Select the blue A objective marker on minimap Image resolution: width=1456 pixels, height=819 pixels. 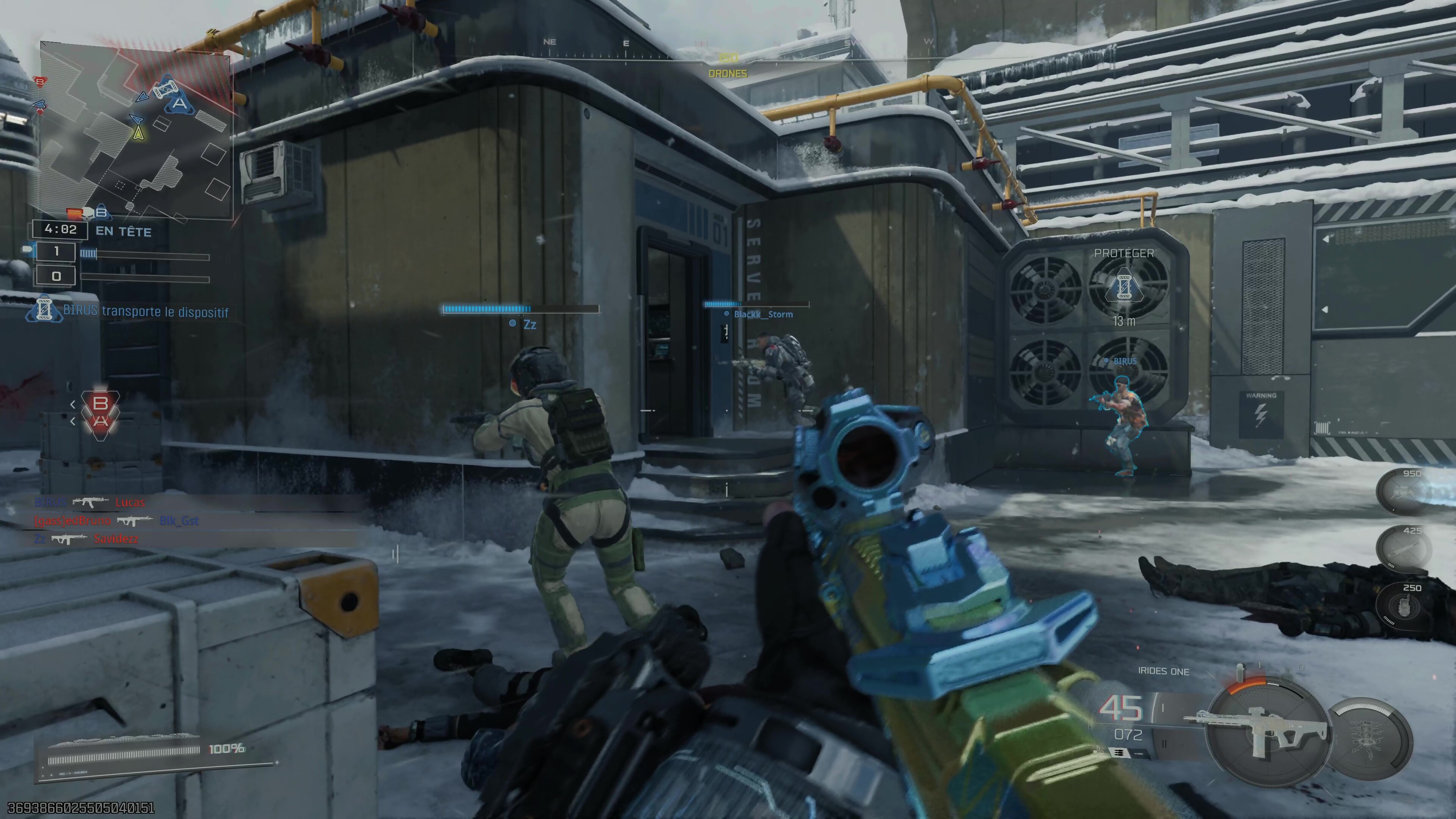pos(179,103)
